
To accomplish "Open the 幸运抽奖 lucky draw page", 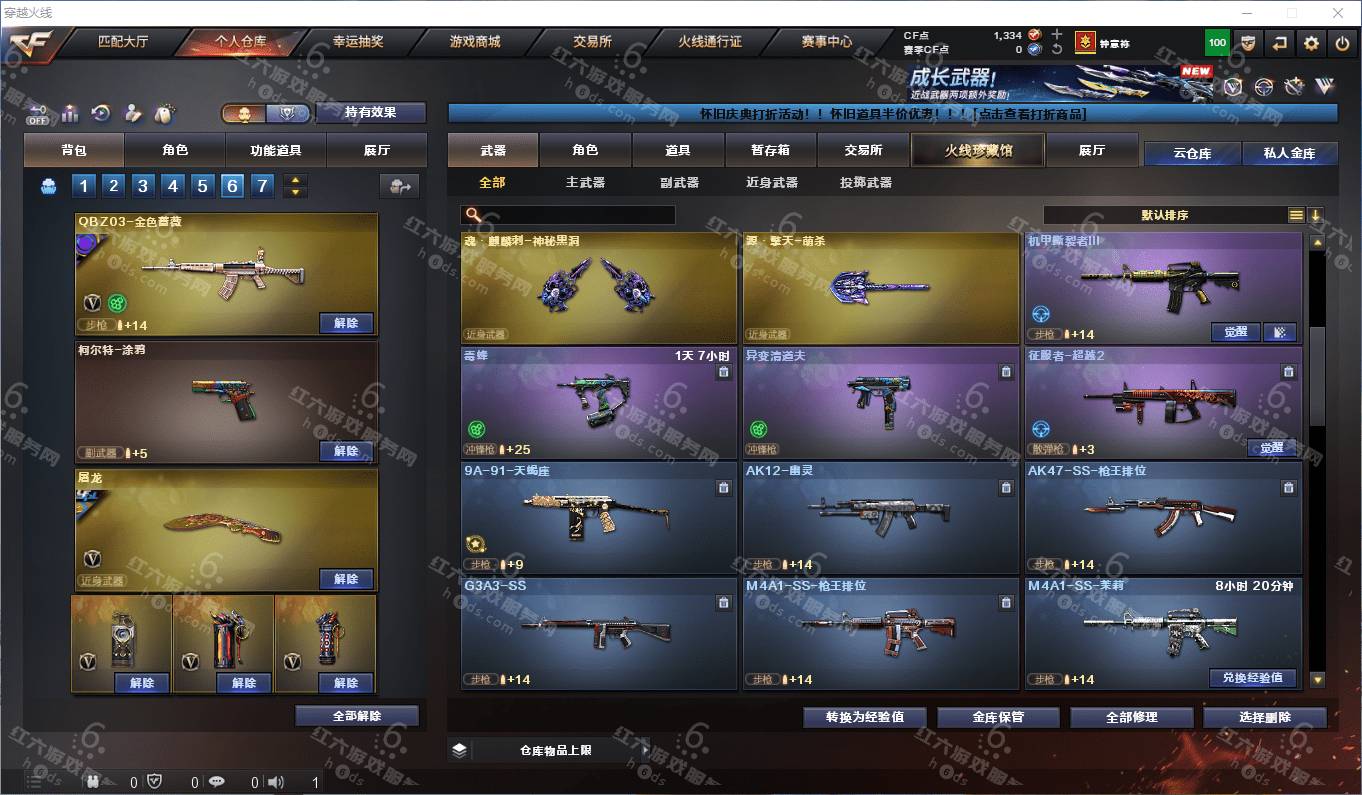I will 358,42.
